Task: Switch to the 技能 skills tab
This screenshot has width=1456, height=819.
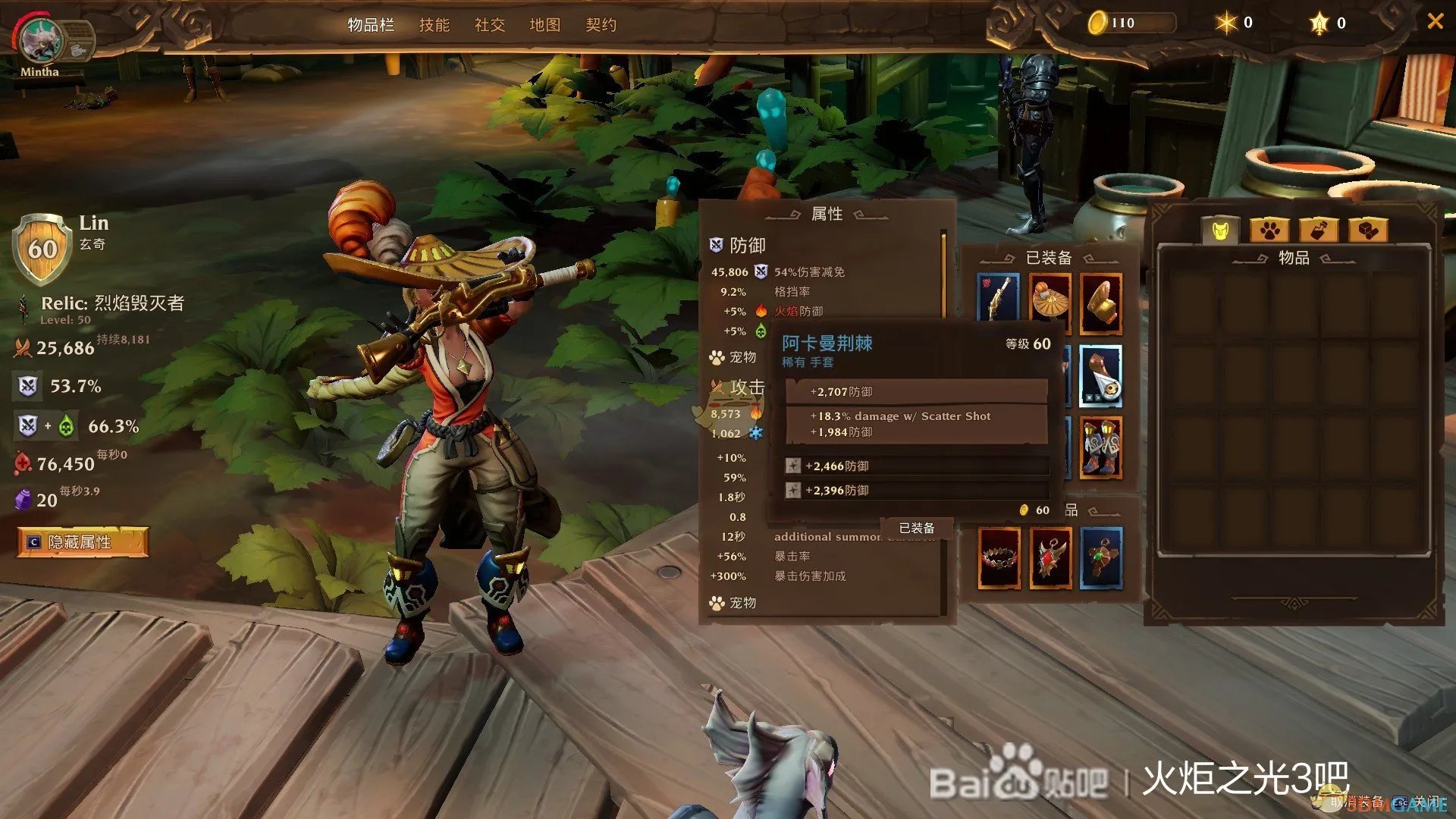Action: (x=434, y=25)
